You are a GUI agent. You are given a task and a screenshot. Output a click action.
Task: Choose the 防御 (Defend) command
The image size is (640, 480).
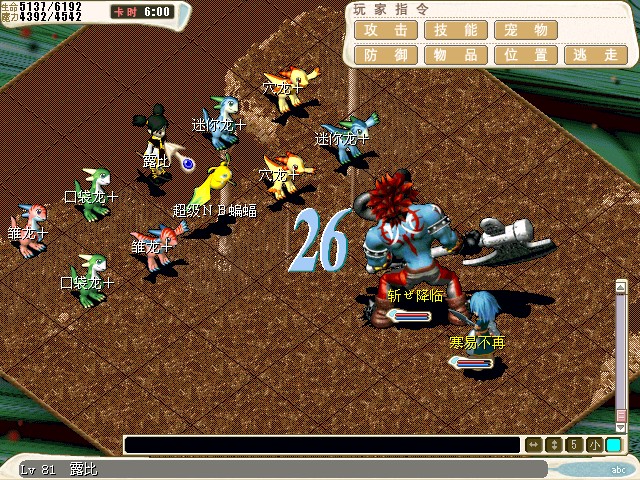point(386,55)
